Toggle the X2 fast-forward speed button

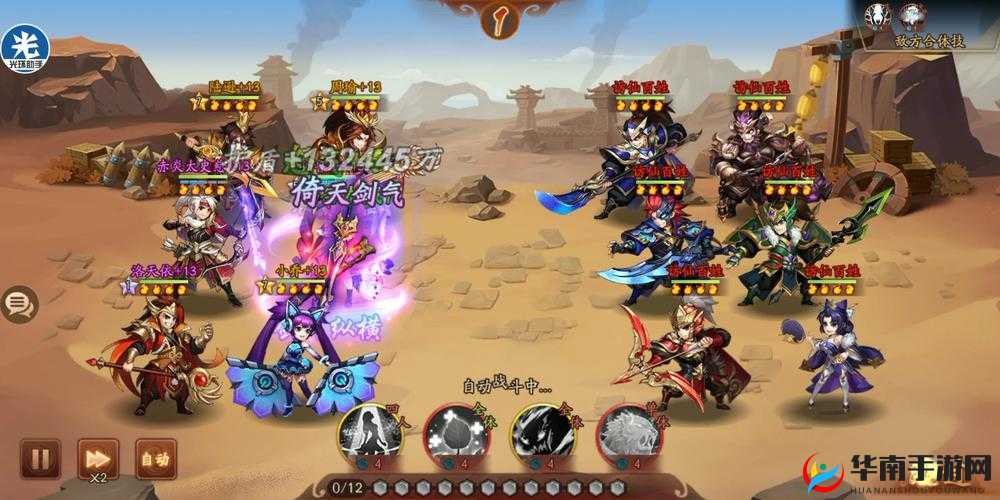(98, 459)
